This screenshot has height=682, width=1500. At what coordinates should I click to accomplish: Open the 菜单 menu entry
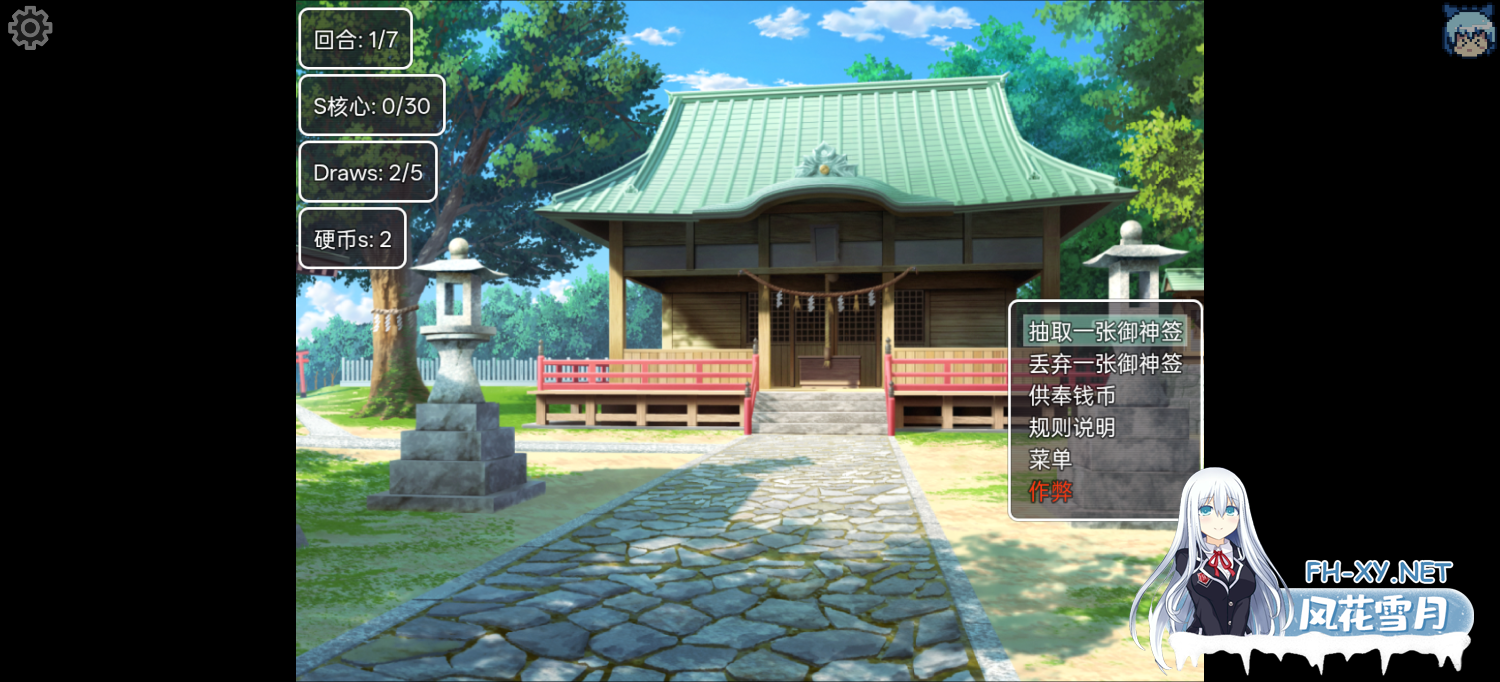click(1050, 459)
